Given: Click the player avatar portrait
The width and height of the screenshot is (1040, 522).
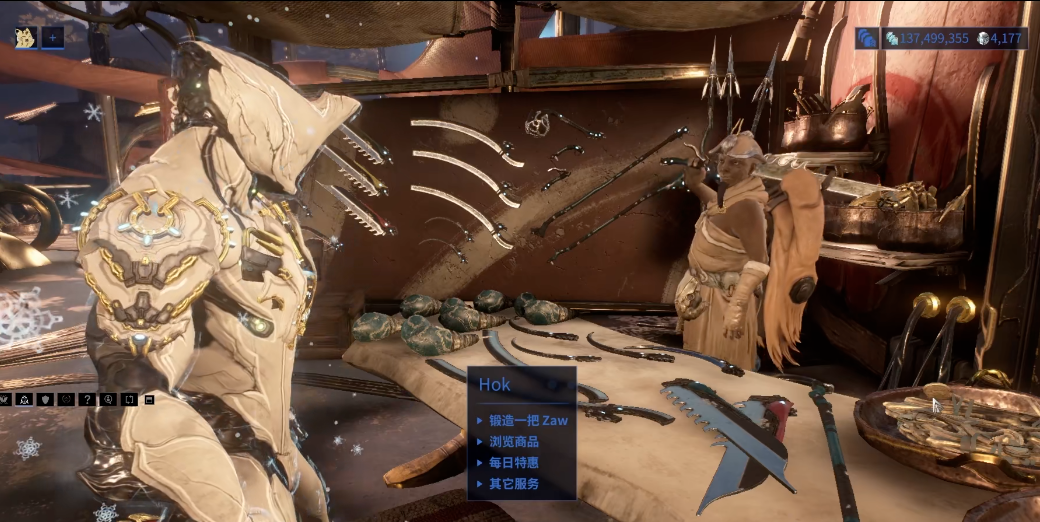Looking at the screenshot, I should tap(25, 38).
